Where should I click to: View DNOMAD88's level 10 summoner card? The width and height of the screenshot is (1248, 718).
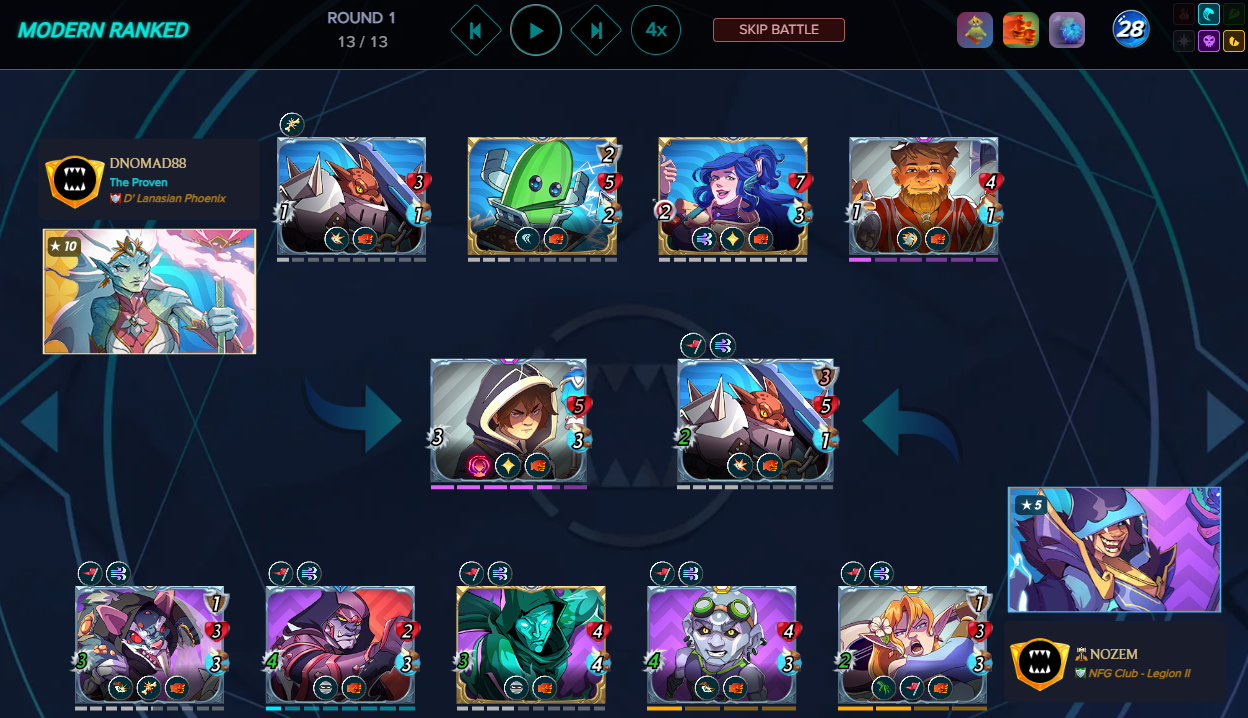click(149, 291)
